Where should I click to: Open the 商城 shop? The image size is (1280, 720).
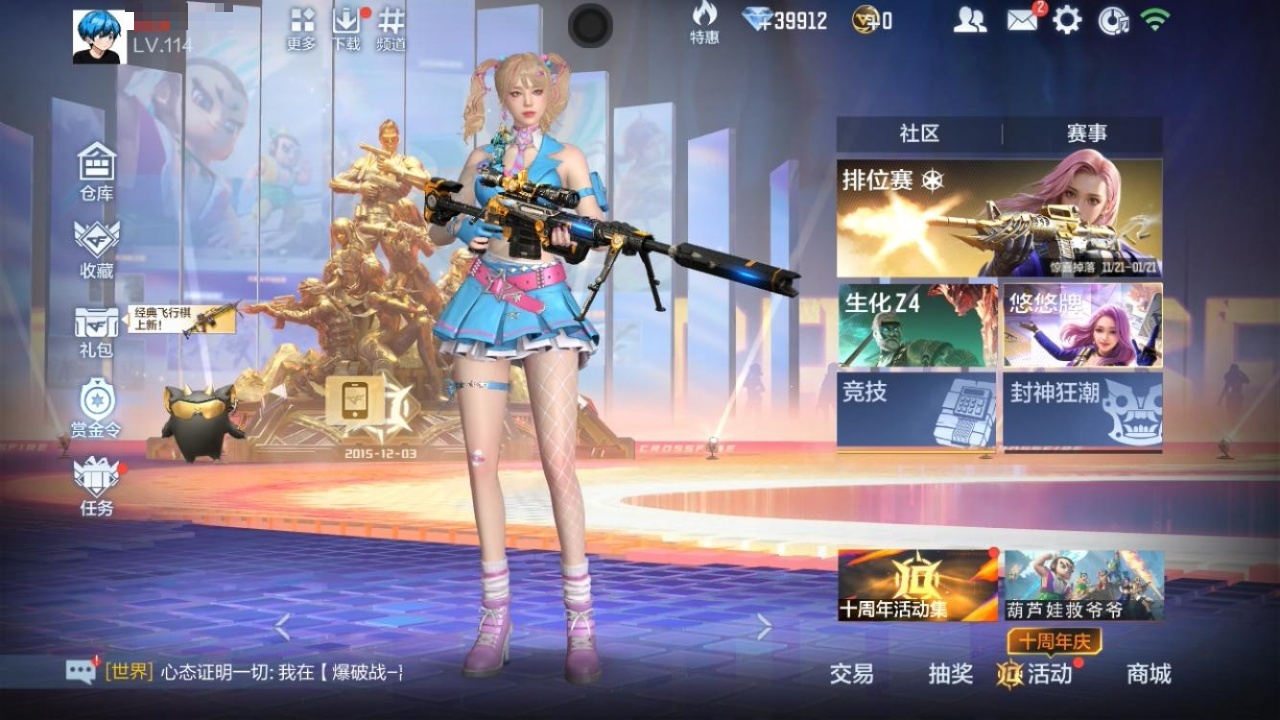[x=1148, y=674]
